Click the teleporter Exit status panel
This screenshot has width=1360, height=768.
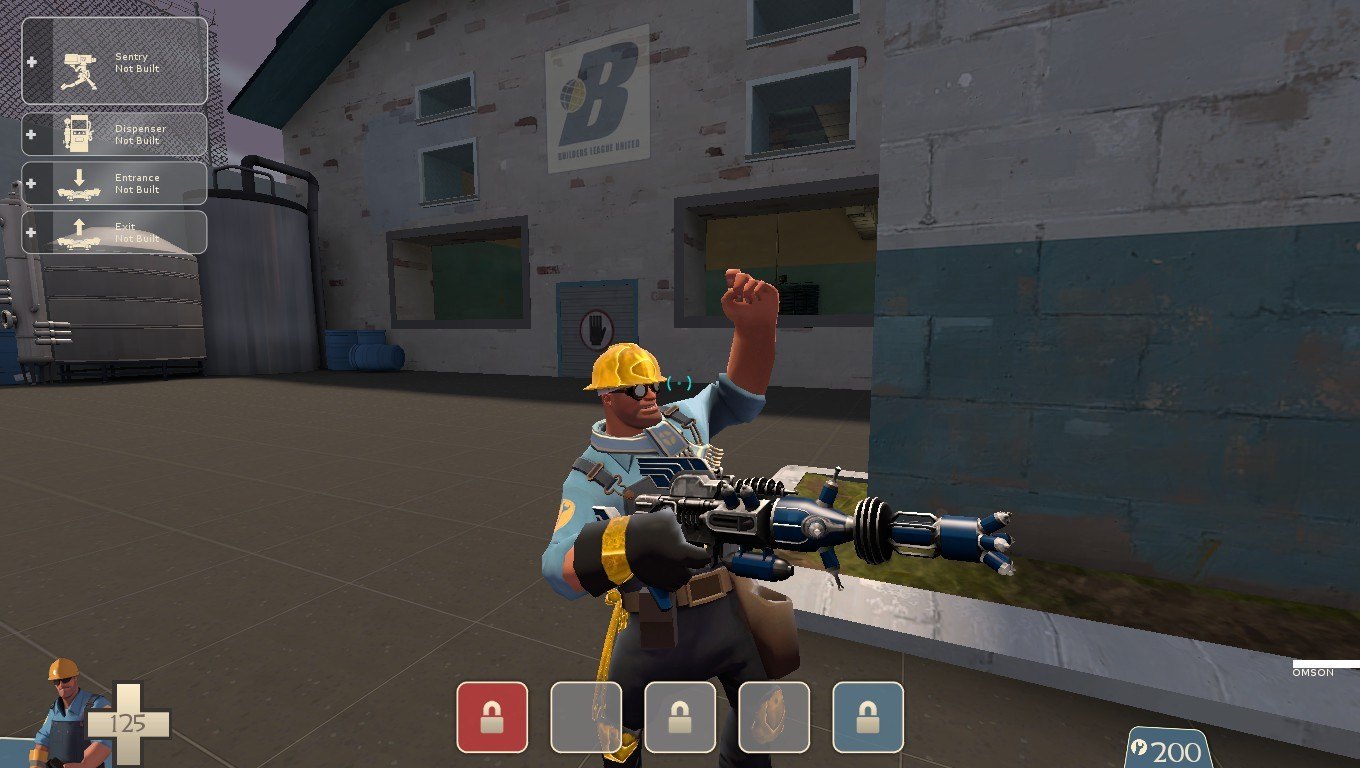coord(115,232)
